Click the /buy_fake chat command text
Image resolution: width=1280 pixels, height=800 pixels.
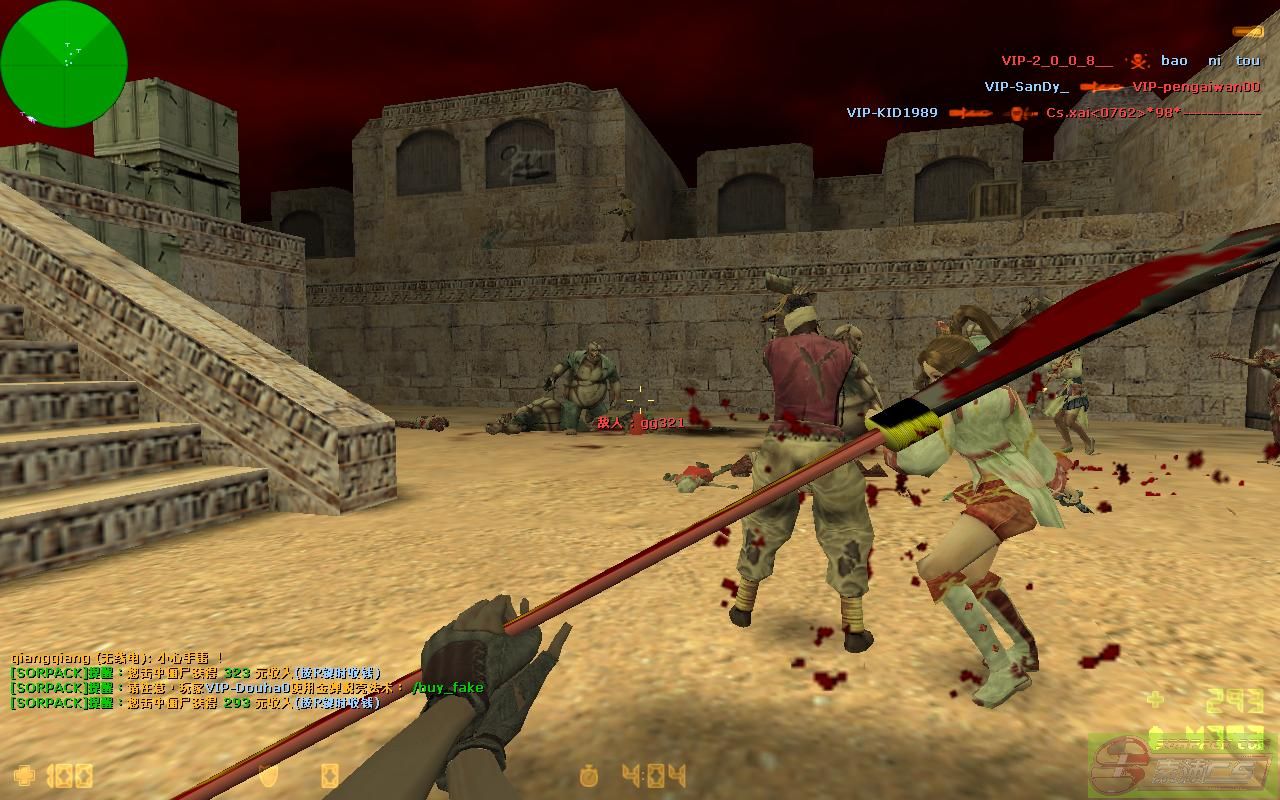[447, 688]
